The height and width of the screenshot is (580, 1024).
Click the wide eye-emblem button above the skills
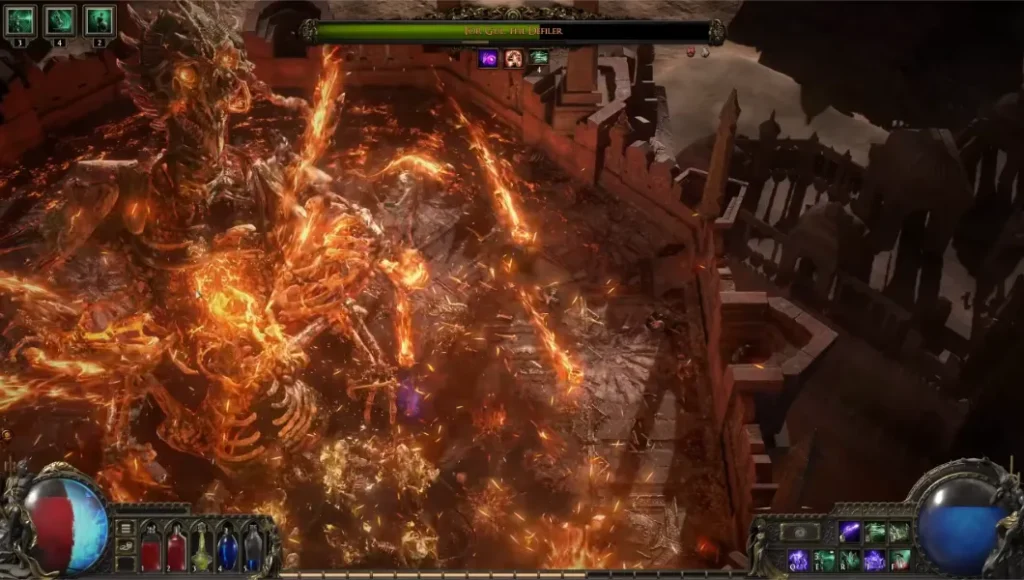tap(800, 532)
